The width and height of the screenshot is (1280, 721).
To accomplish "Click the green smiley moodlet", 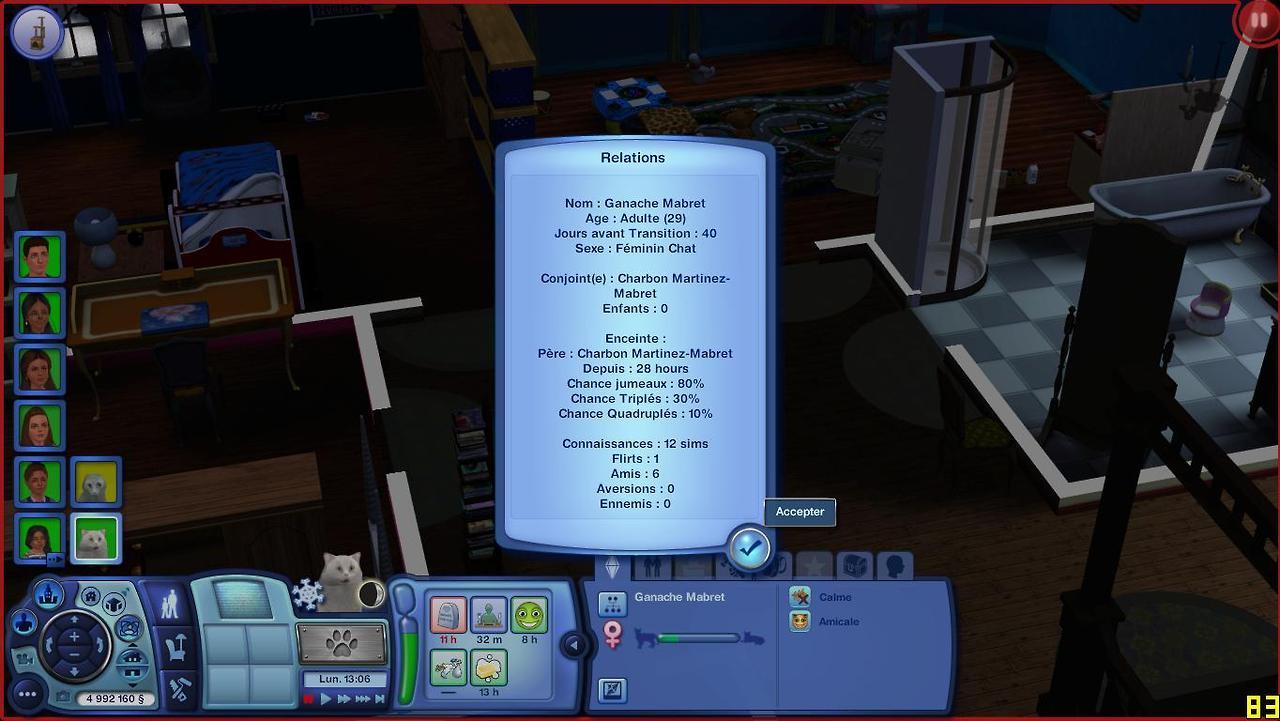I will pos(529,615).
